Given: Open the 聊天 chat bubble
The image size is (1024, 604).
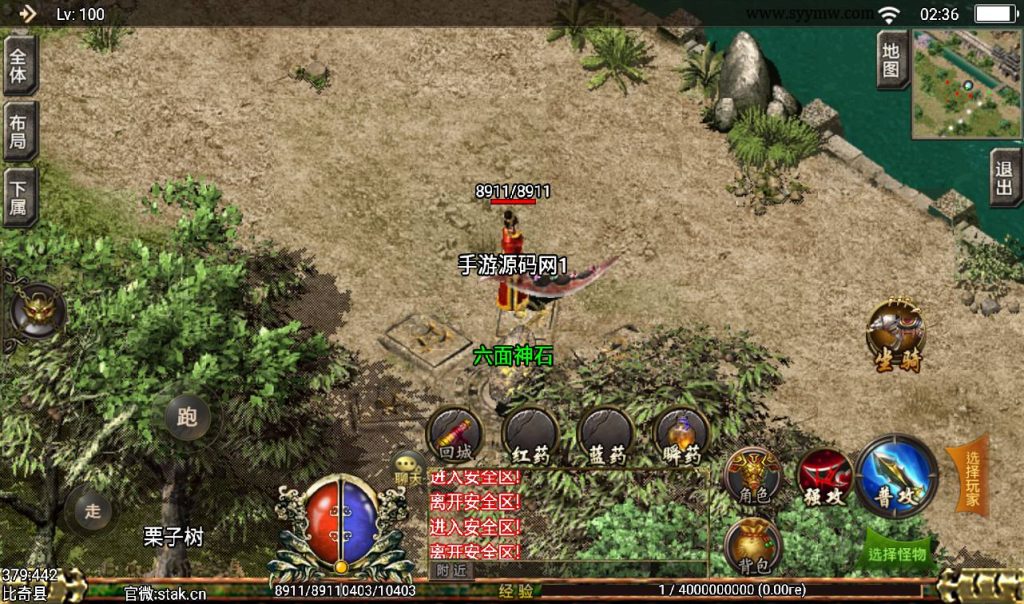Looking at the screenshot, I should click(x=409, y=466).
